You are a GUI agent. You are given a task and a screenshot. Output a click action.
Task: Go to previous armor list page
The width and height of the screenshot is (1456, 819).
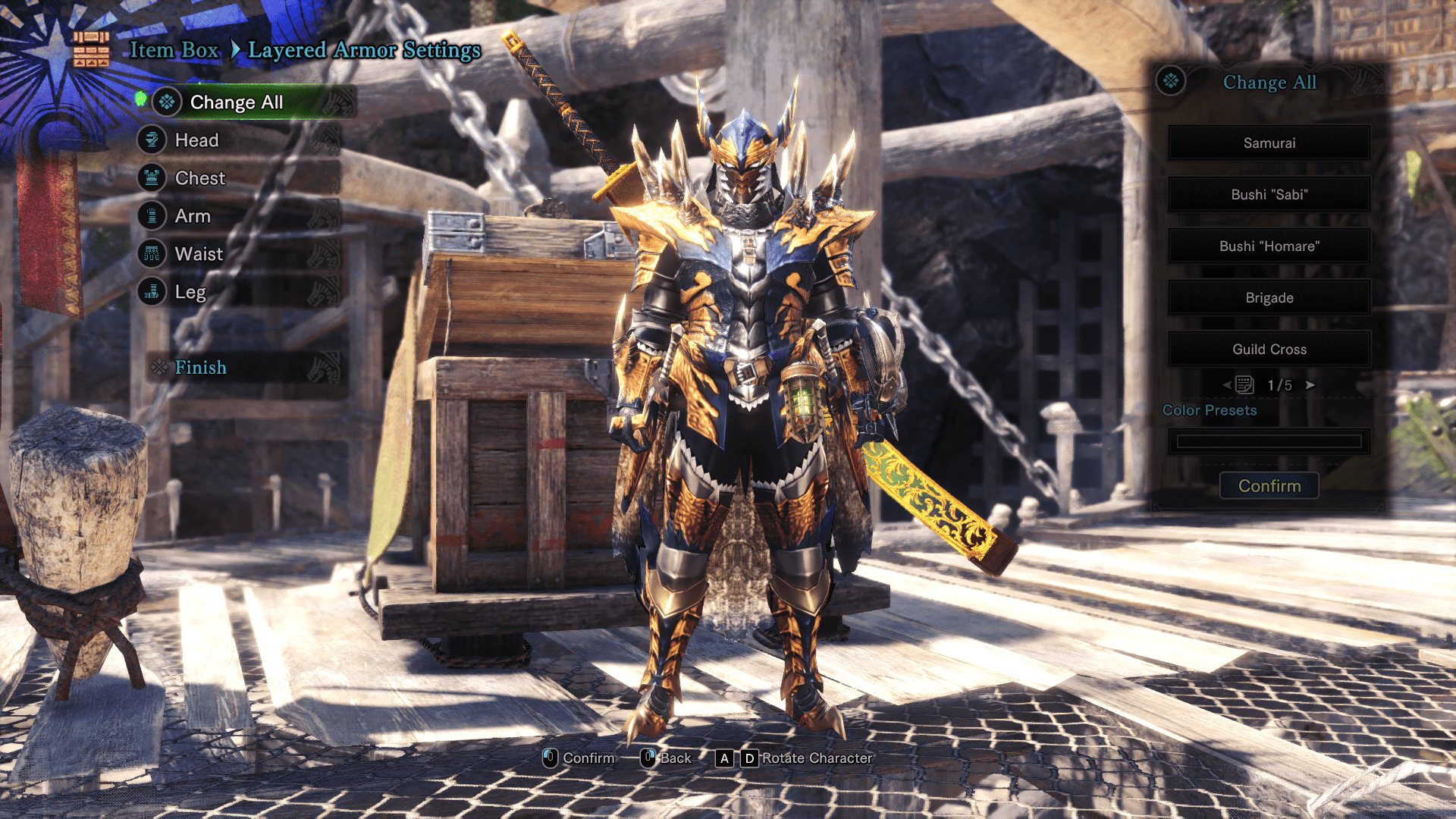coord(1227,385)
